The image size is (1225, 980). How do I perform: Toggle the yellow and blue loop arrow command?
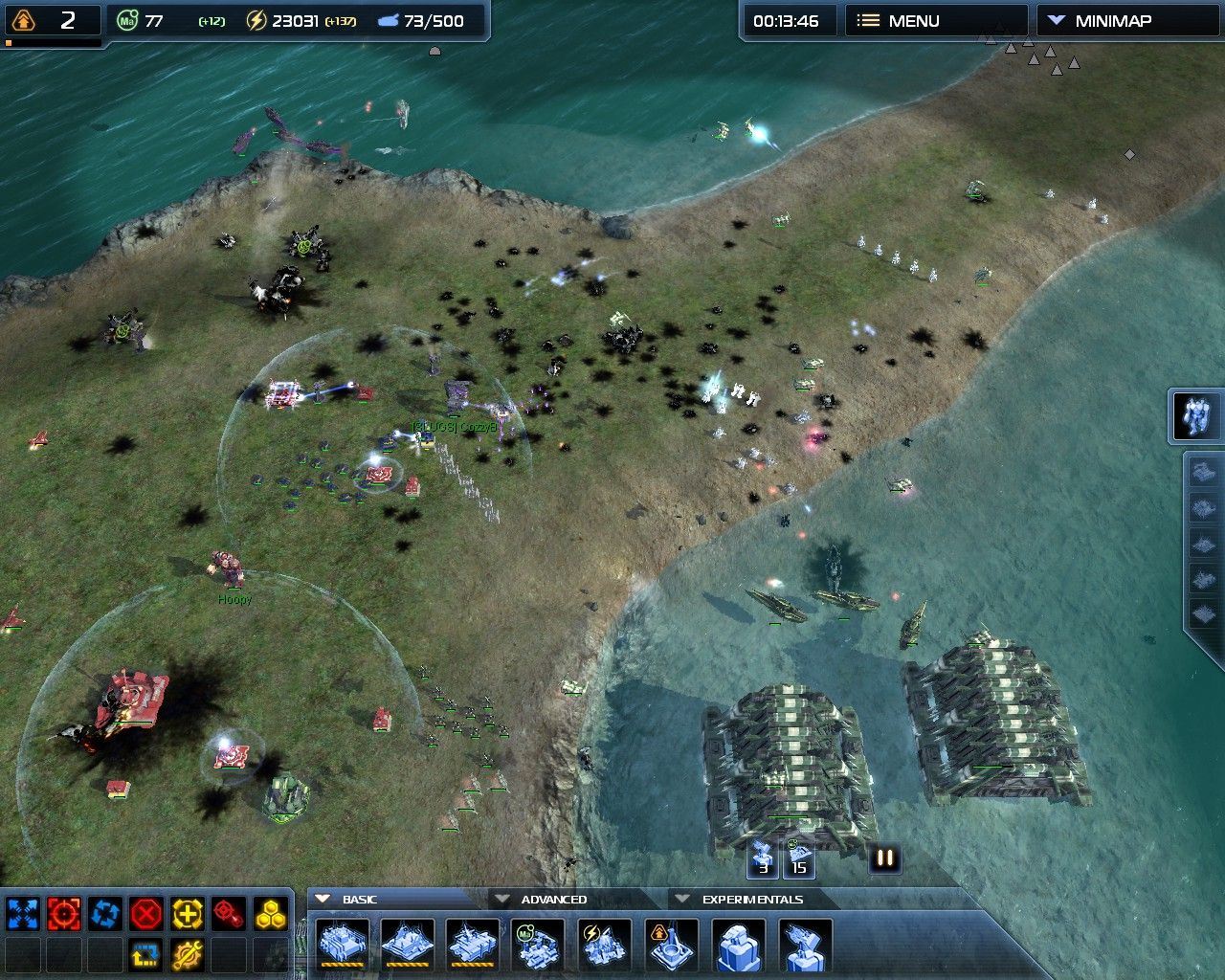pyautogui.click(x=146, y=955)
